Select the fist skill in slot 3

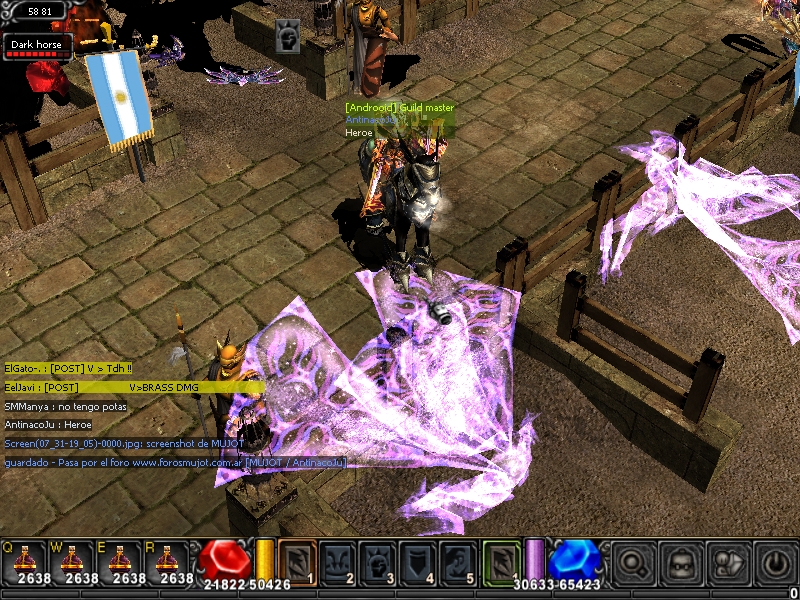point(378,563)
